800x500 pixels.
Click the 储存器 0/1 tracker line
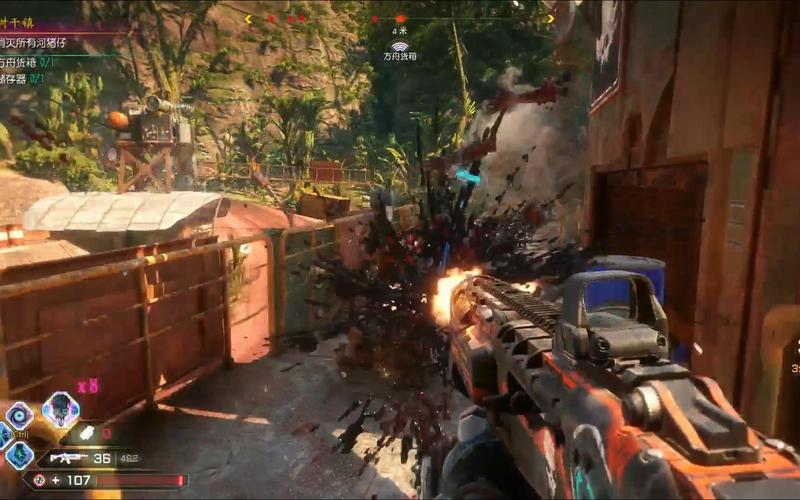point(22,78)
